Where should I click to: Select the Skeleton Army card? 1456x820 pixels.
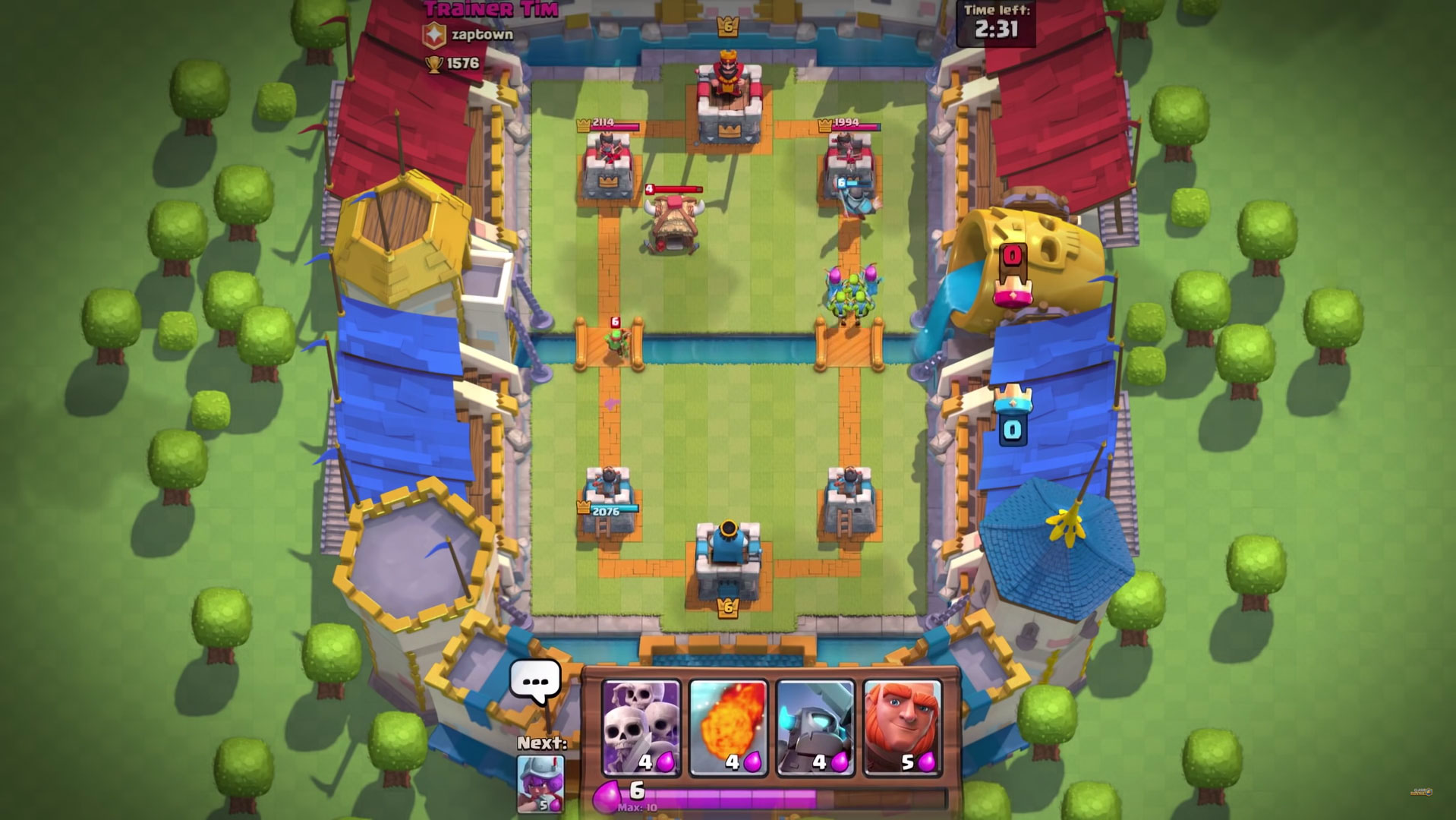pyautogui.click(x=641, y=727)
